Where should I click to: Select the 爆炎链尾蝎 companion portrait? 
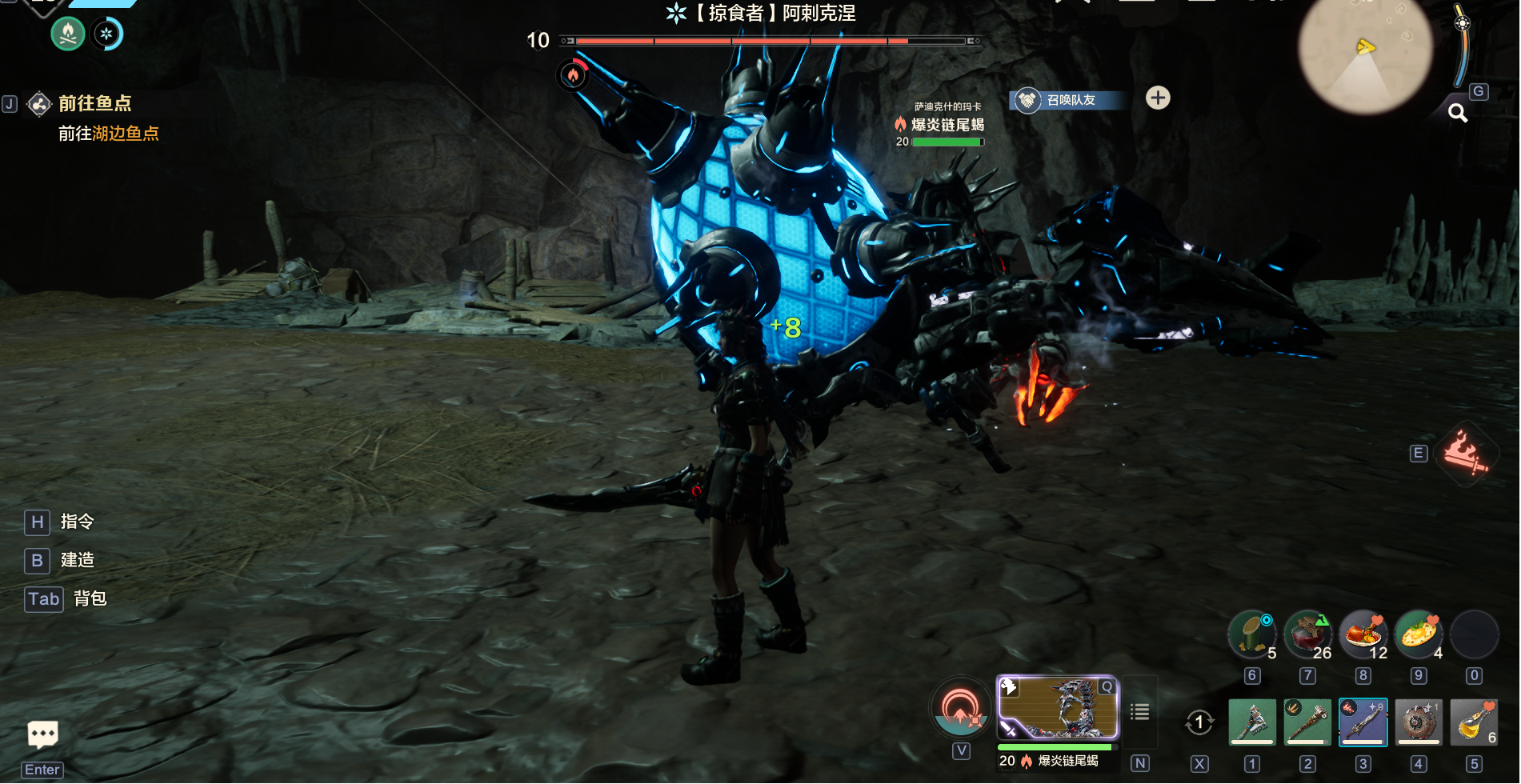tap(1057, 708)
